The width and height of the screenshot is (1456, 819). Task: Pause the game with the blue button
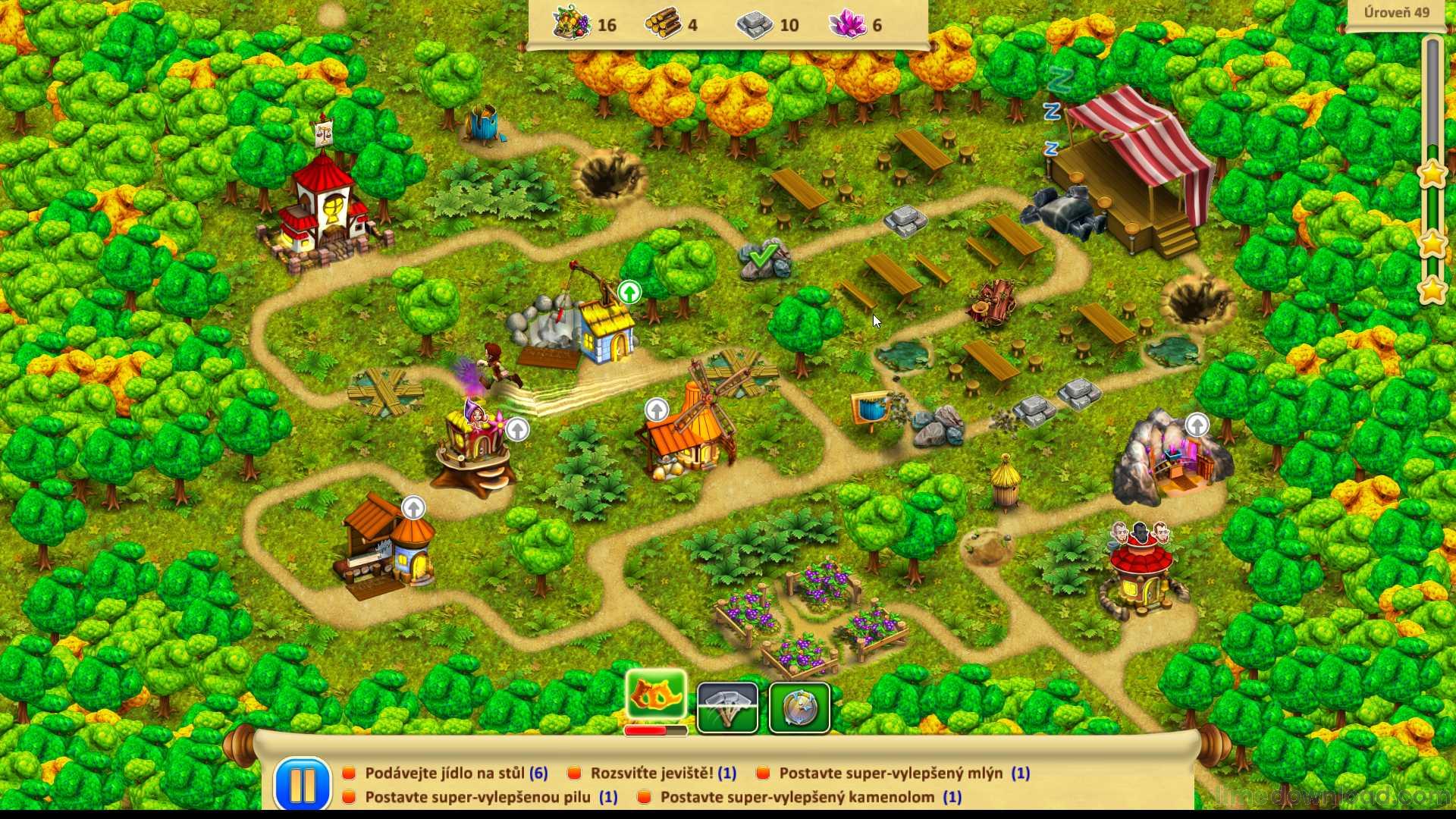pyautogui.click(x=303, y=784)
